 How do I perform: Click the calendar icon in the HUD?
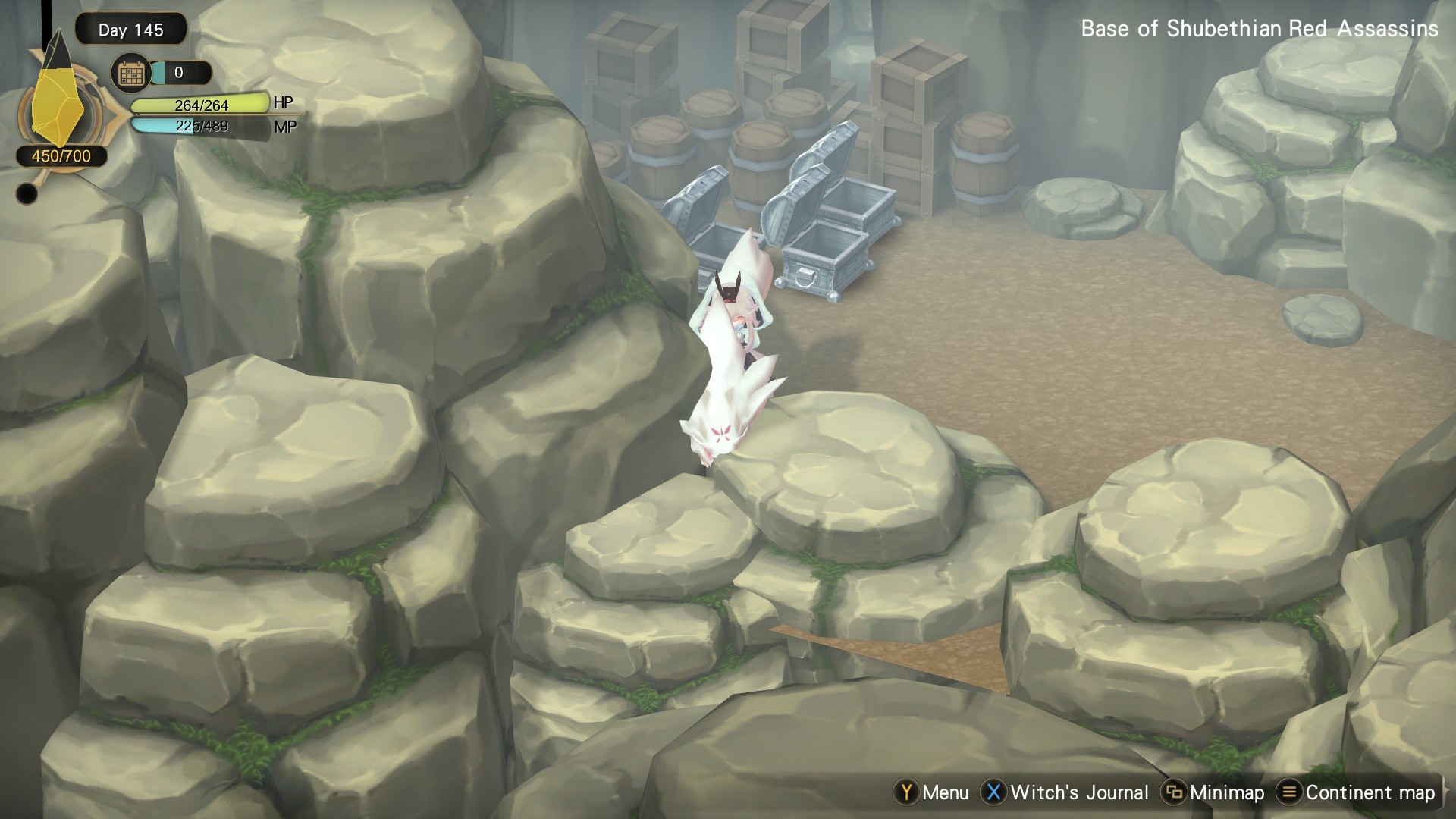click(130, 74)
